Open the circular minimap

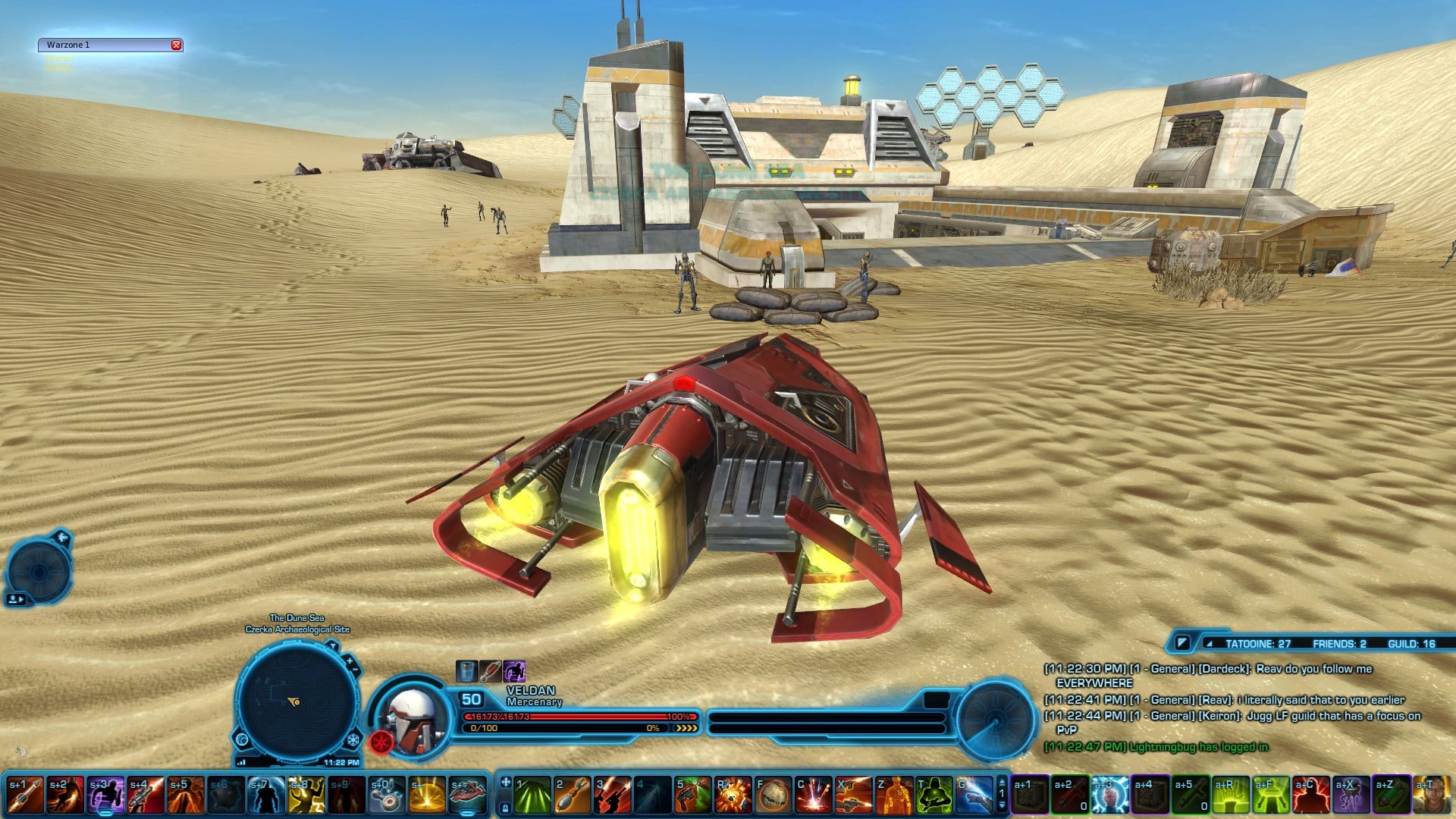click(x=297, y=701)
